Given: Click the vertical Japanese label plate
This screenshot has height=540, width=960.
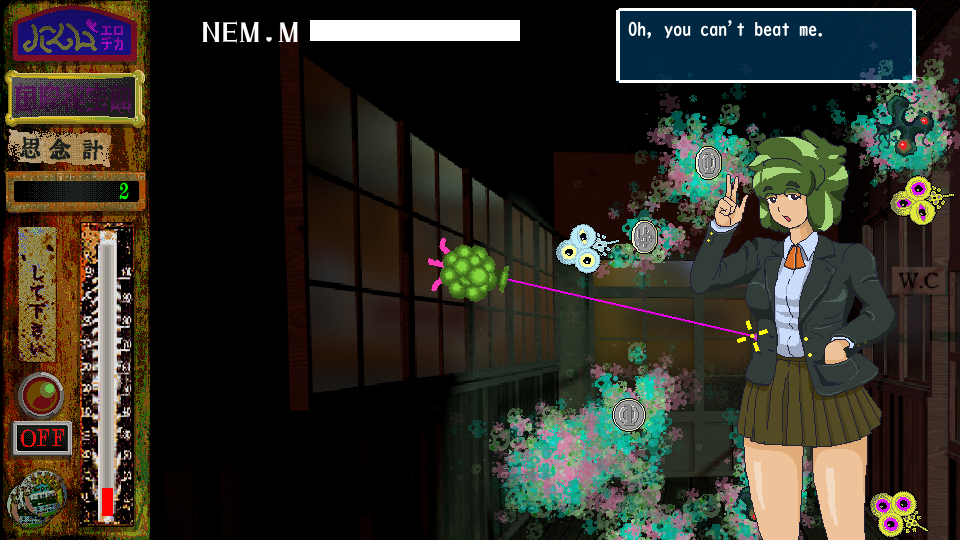Looking at the screenshot, I should (38, 294).
